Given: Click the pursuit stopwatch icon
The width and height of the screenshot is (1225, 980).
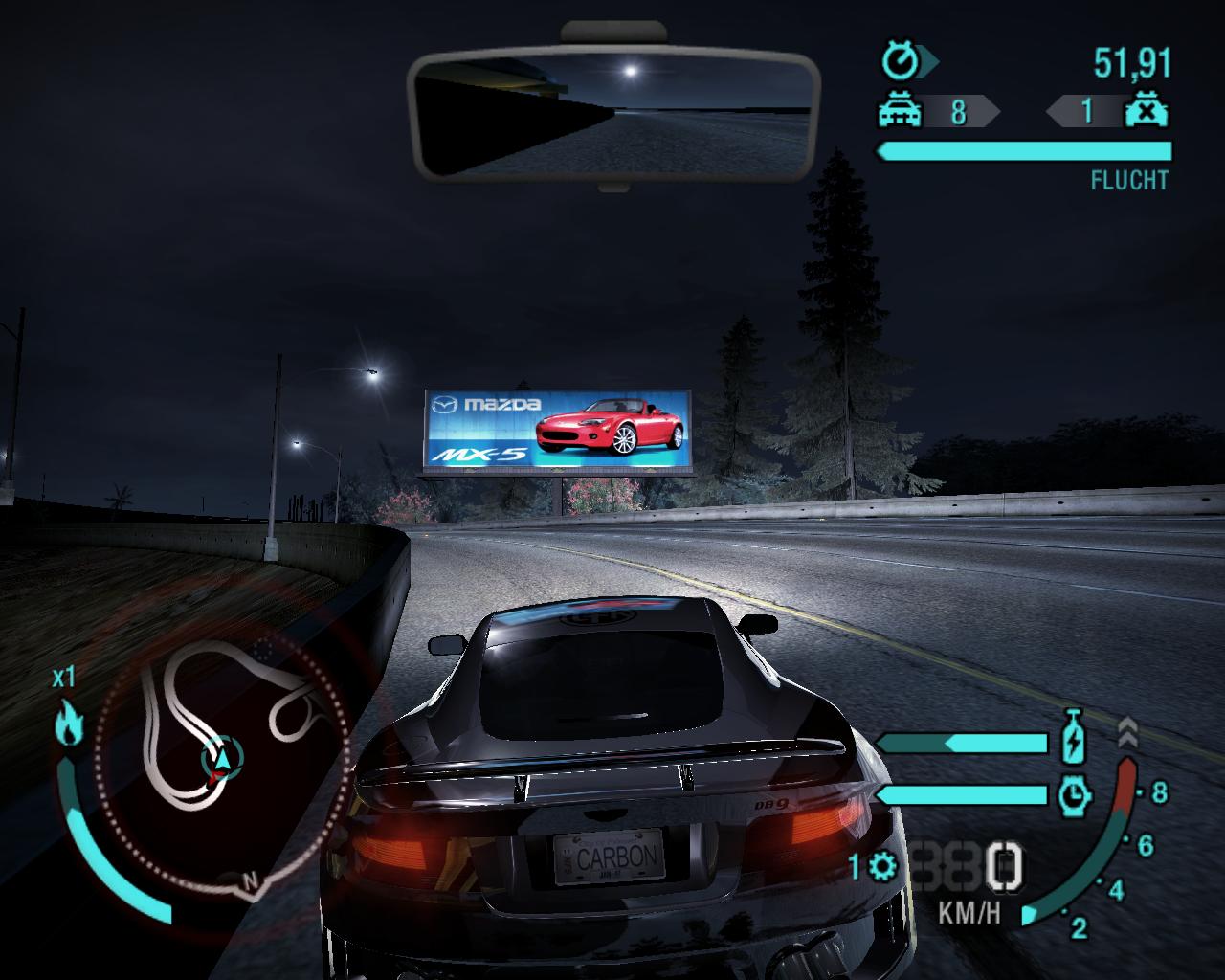Looking at the screenshot, I should tap(900, 63).
